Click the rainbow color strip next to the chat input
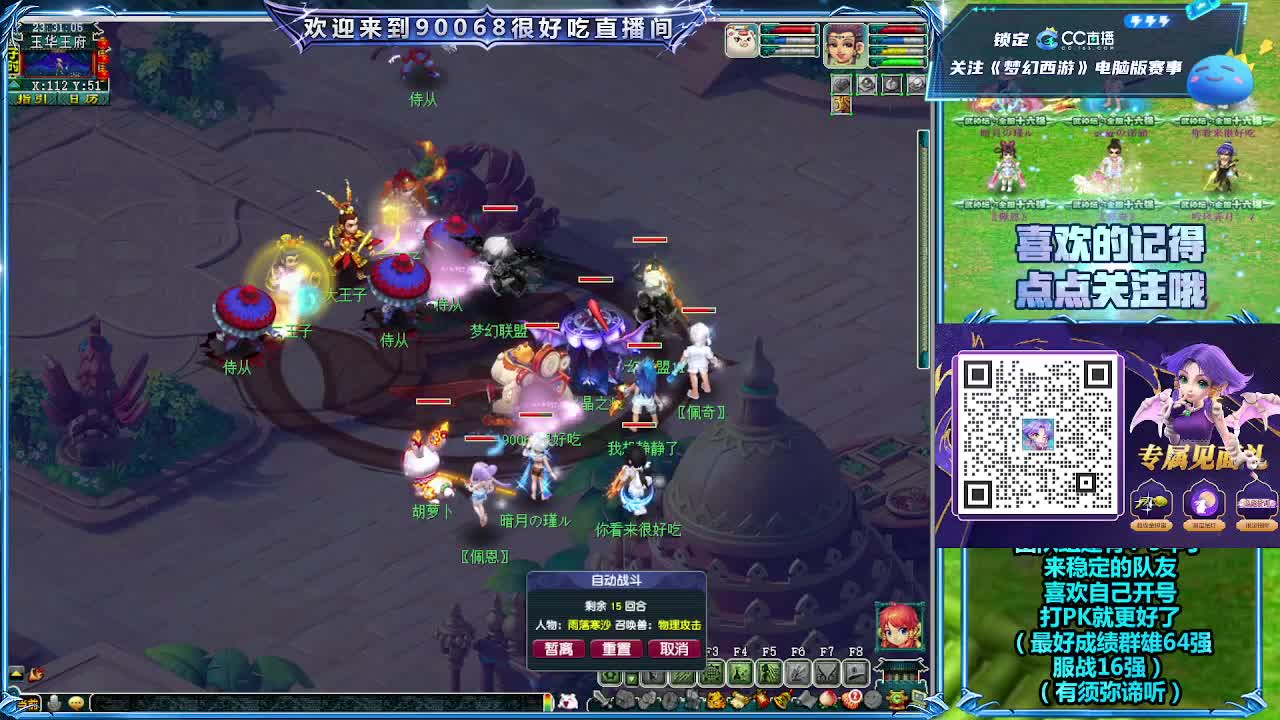The image size is (1280, 720). pos(548,702)
